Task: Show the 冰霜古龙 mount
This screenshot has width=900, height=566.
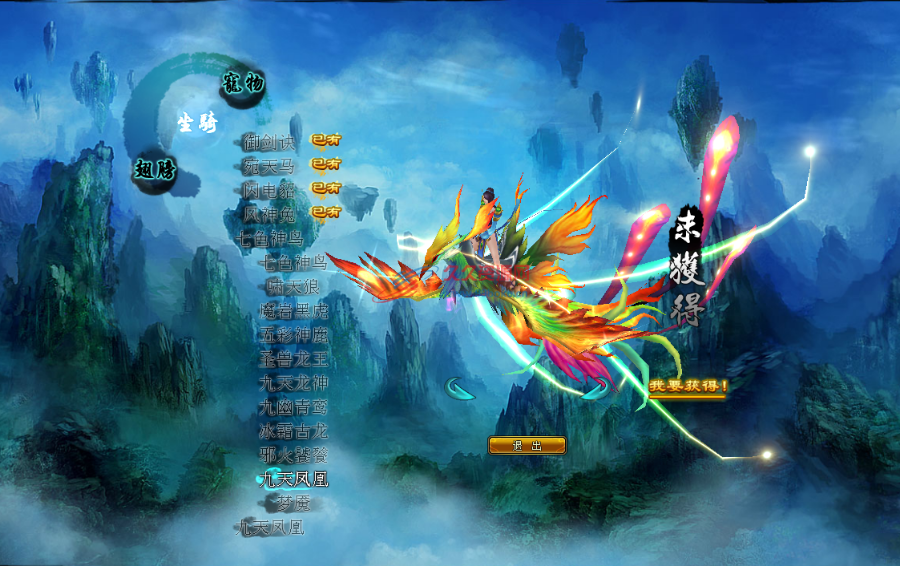Action: pyautogui.click(x=293, y=431)
